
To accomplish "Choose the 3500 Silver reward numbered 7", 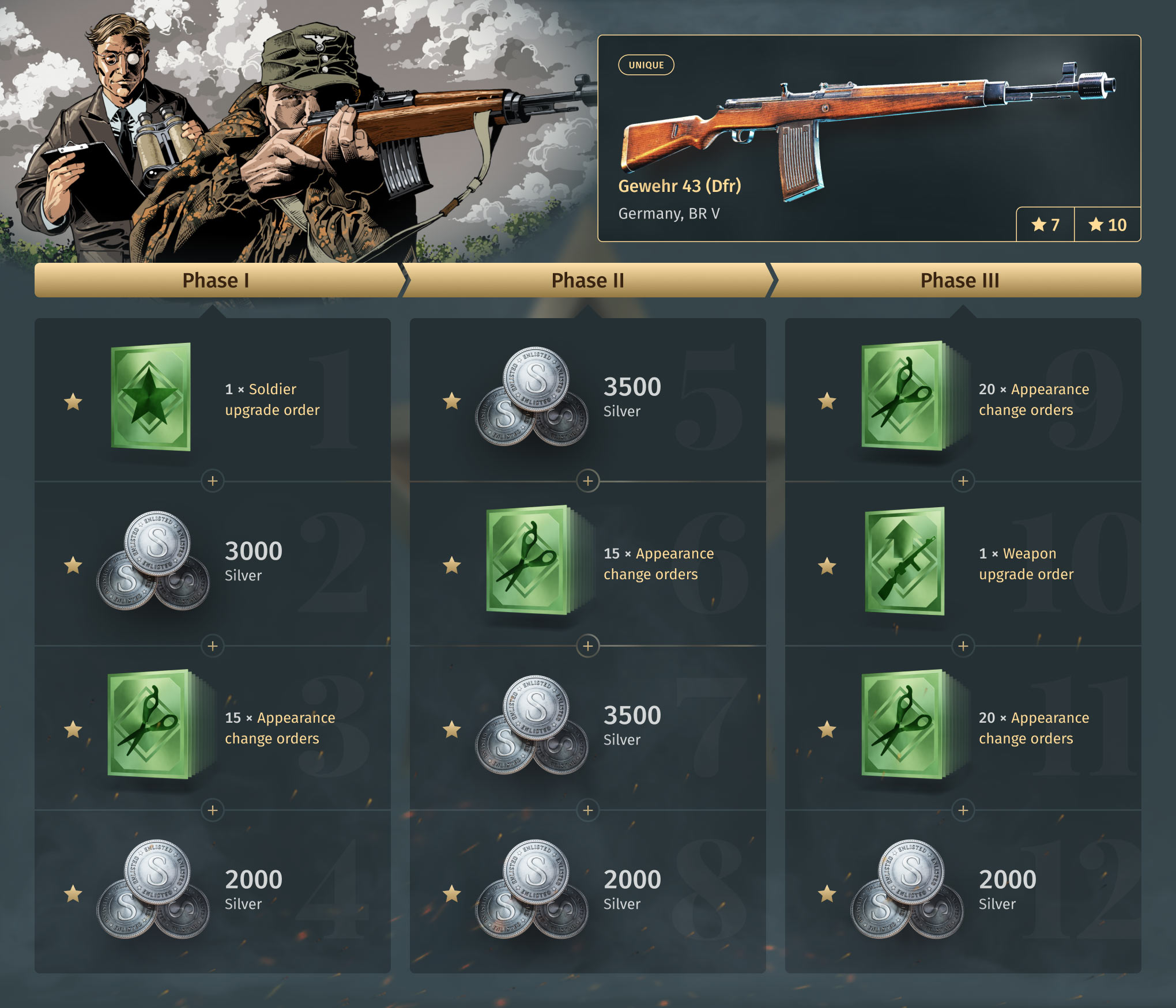I will click(x=587, y=727).
